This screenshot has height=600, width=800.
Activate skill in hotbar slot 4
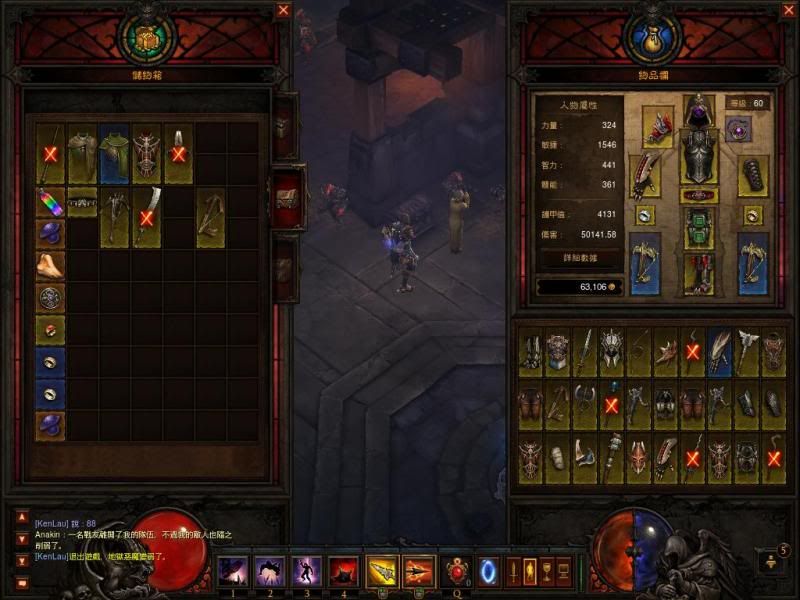click(343, 572)
